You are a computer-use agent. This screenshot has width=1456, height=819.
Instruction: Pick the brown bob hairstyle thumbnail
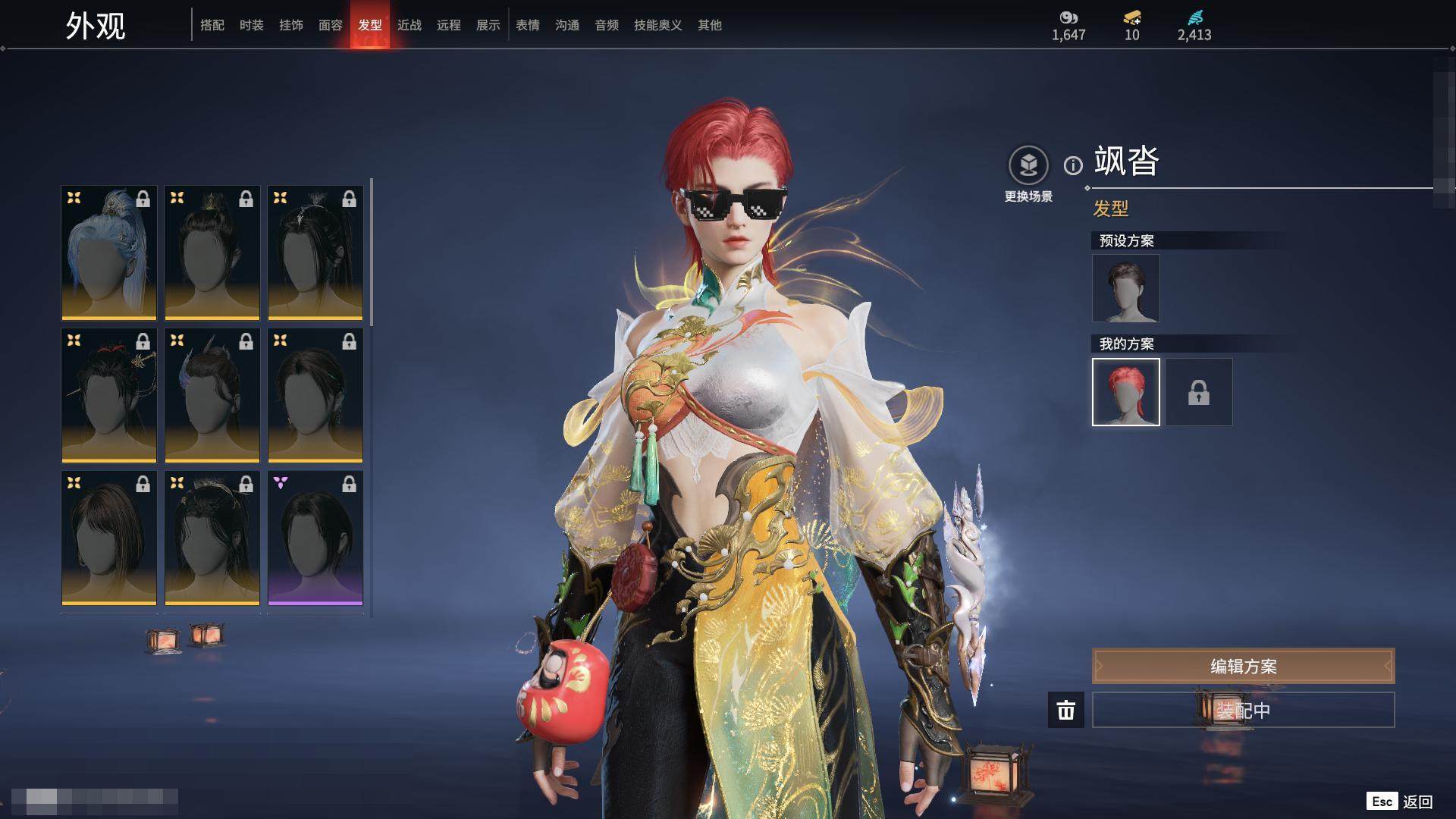(109, 538)
